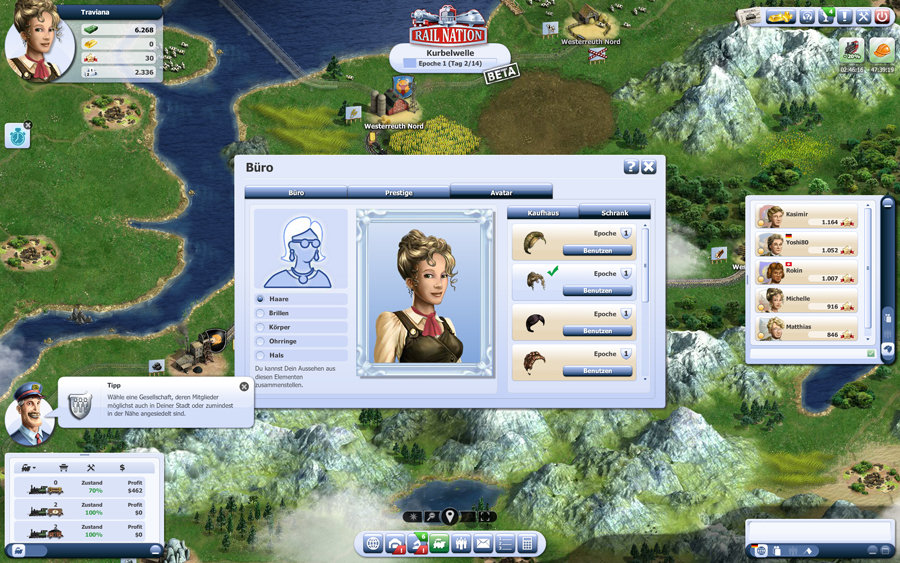
Task: Click the orange hard hat bonus icon
Action: [881, 50]
